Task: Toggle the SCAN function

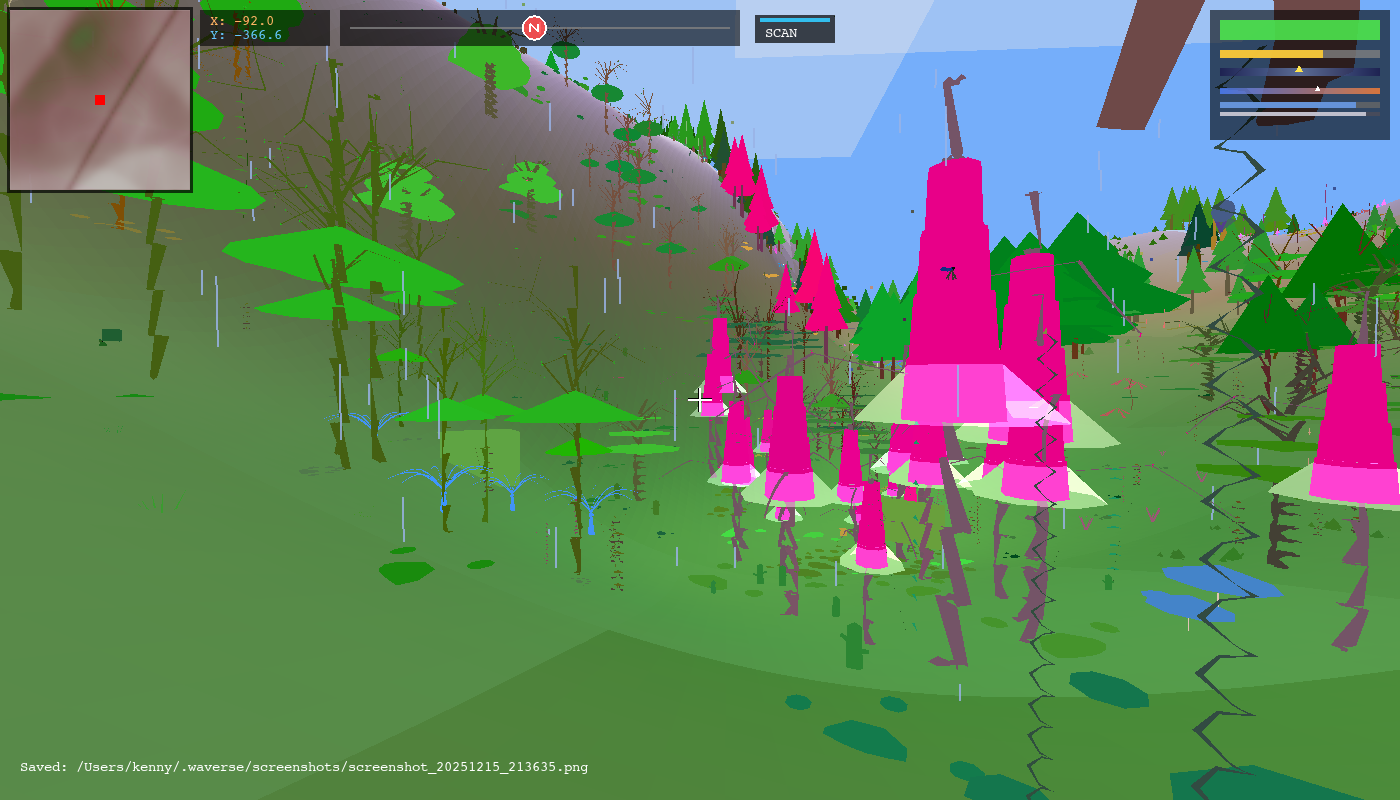Action: [x=795, y=31]
